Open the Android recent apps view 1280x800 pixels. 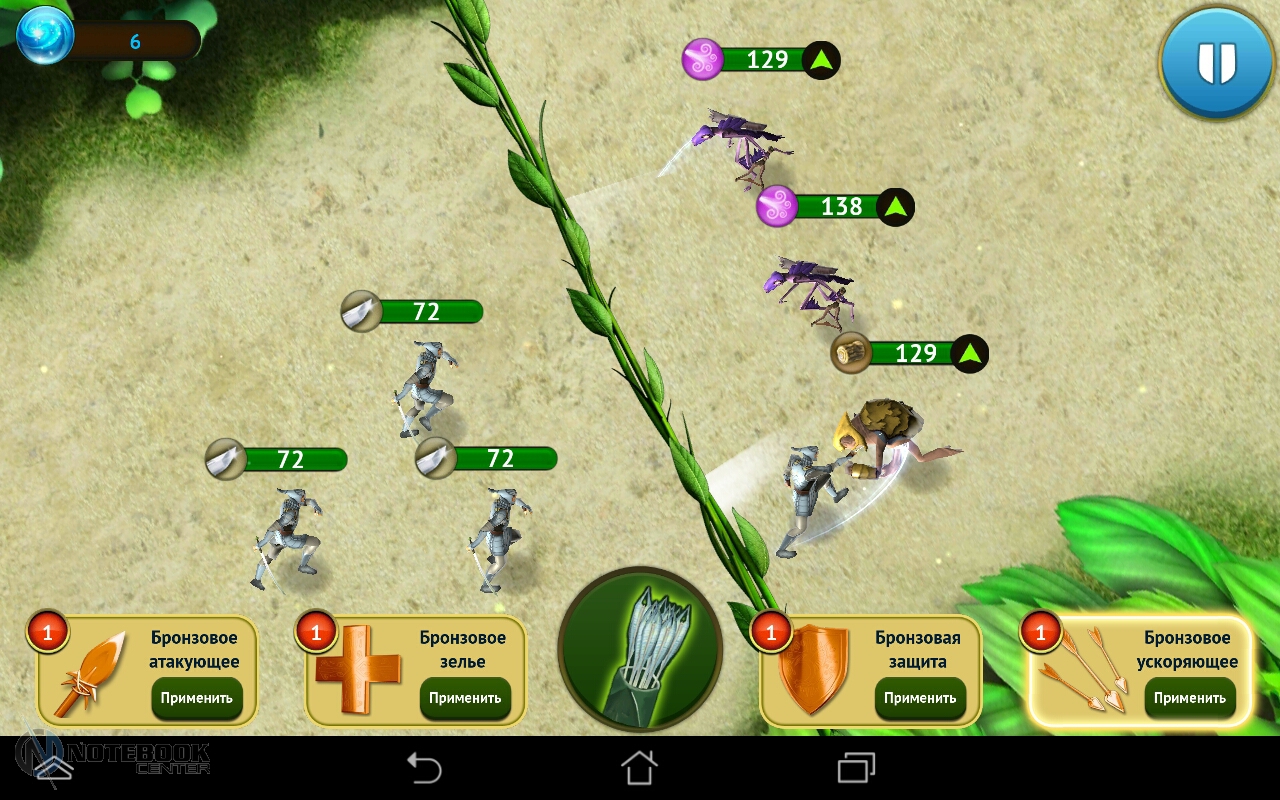pos(856,768)
